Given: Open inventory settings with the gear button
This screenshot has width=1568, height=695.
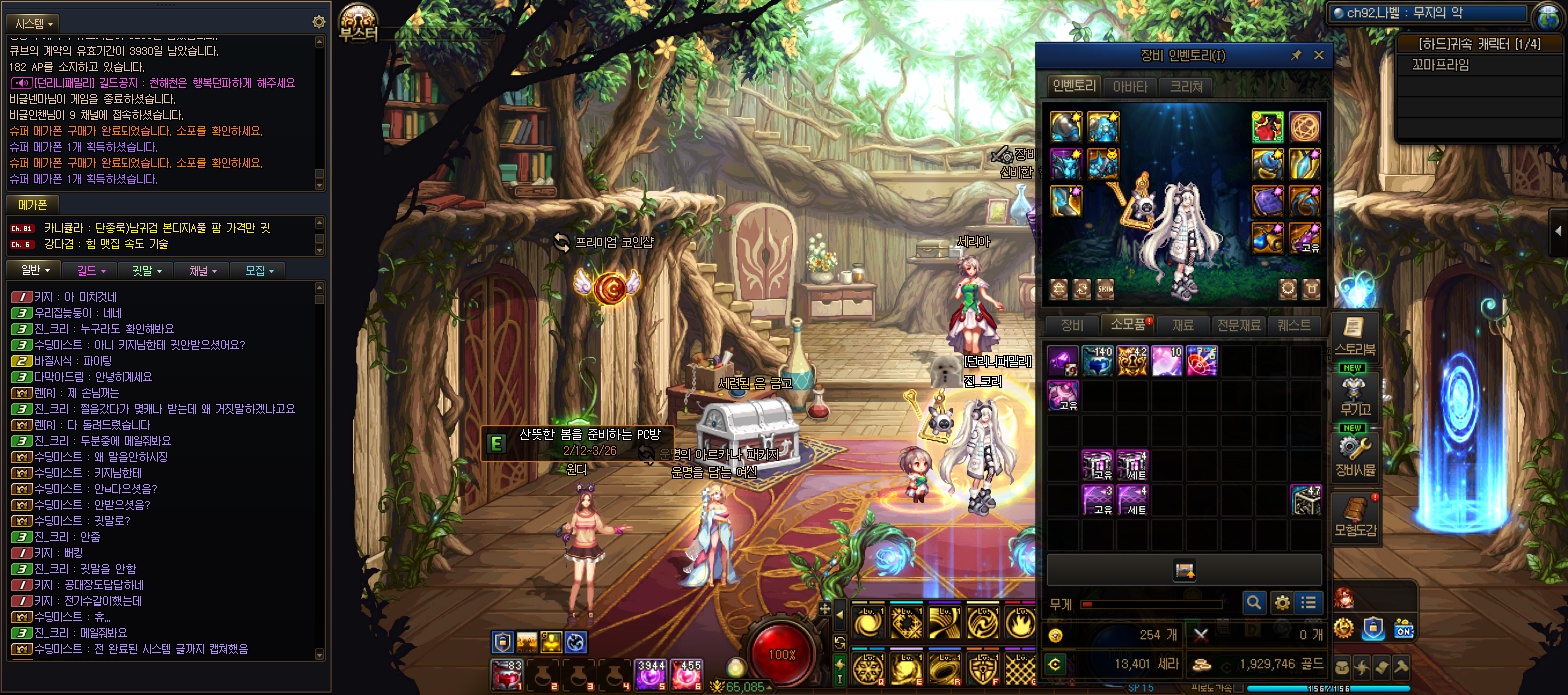Looking at the screenshot, I should (x=1281, y=603).
